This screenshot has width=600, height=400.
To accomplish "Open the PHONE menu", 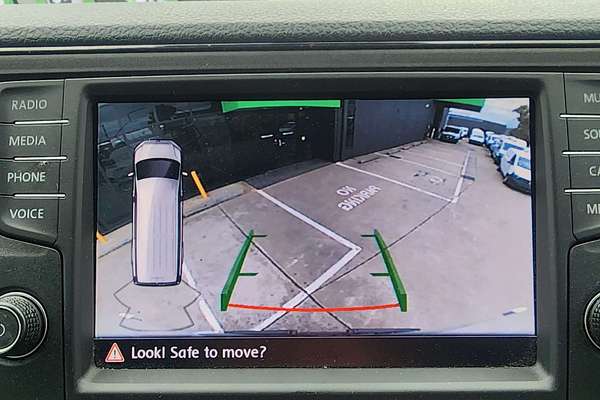I will (27, 177).
